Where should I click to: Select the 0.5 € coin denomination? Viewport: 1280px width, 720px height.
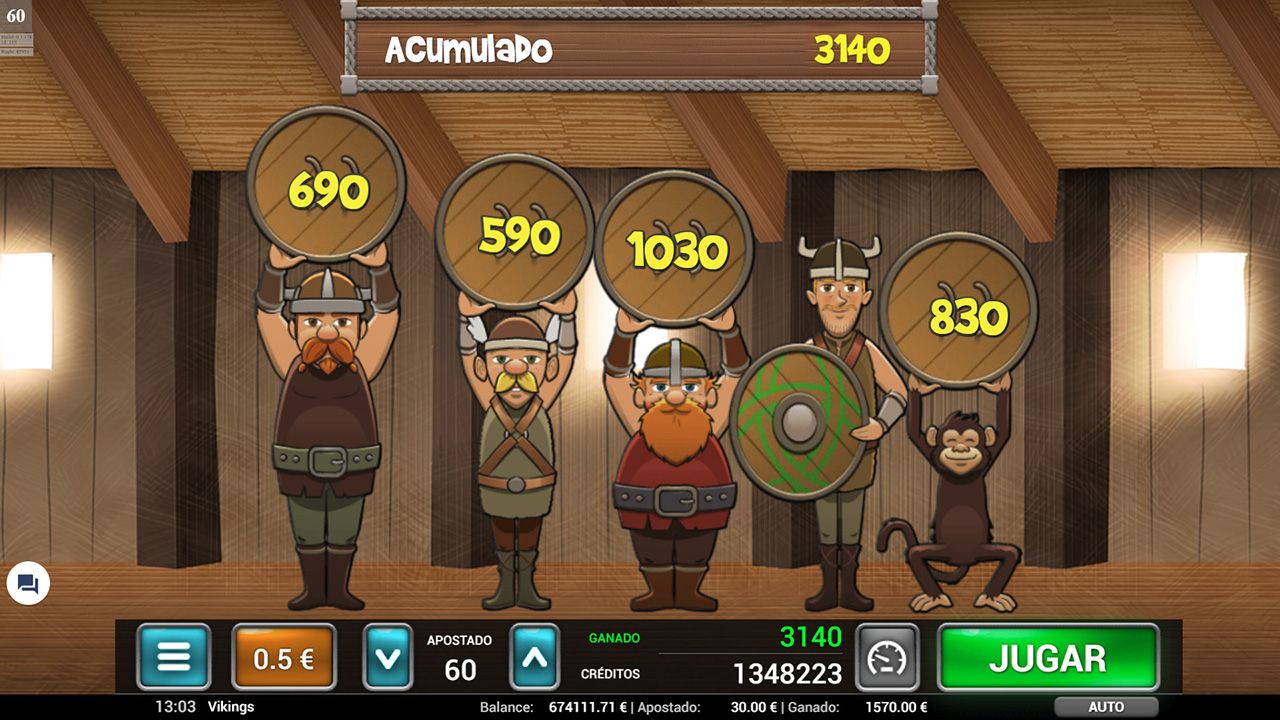coord(283,657)
